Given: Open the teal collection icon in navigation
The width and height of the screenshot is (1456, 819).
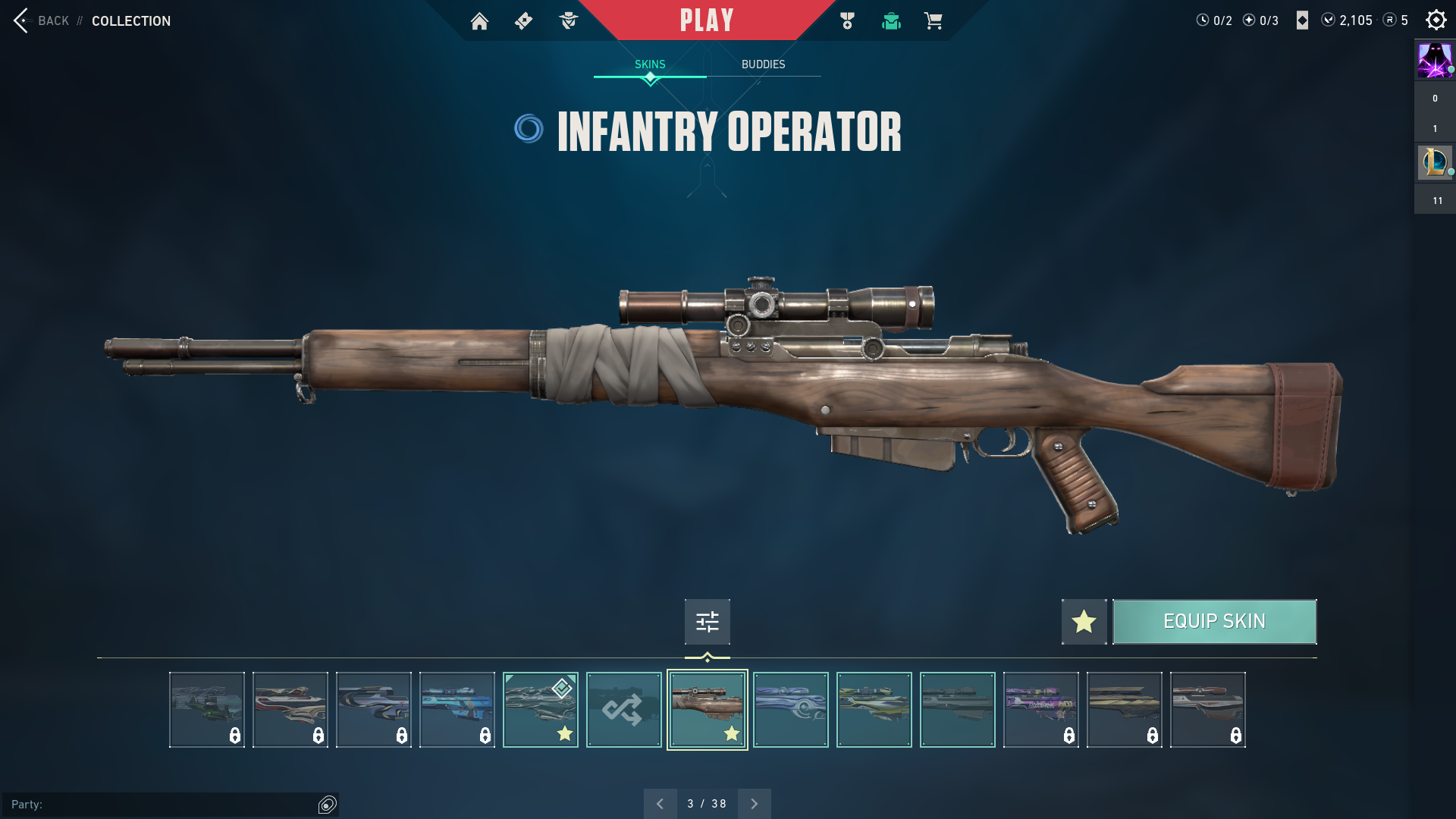Looking at the screenshot, I should [x=891, y=21].
